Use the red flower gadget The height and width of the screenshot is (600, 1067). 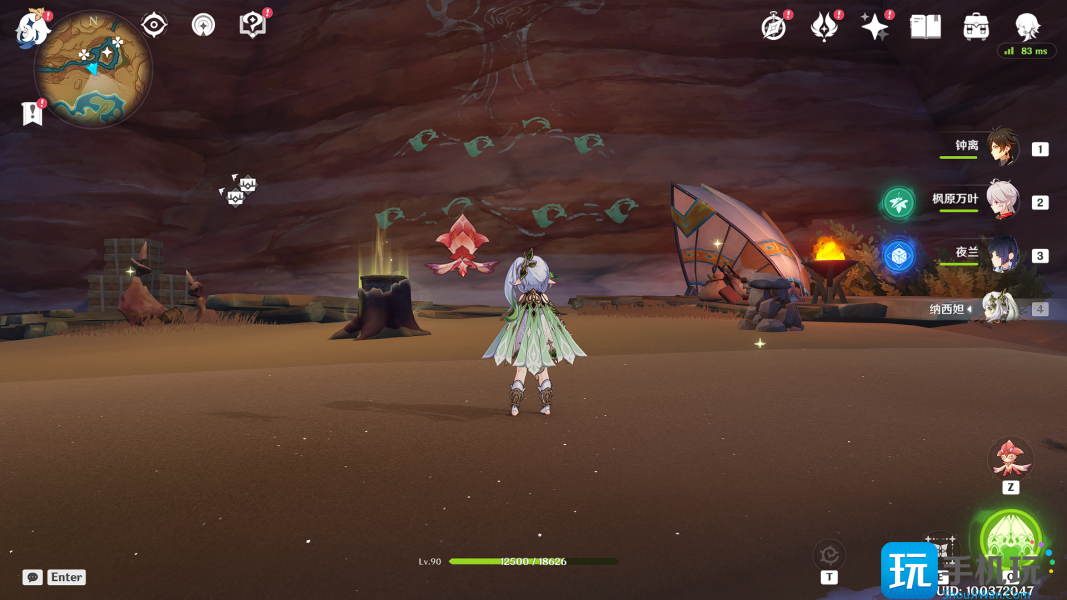[1010, 459]
